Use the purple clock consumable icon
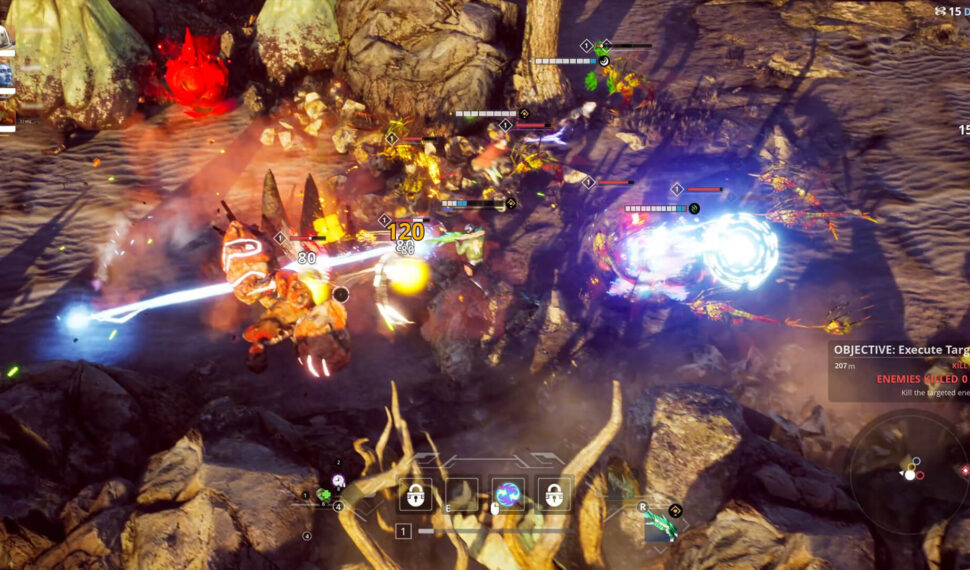The width and height of the screenshot is (970, 570). [x=339, y=480]
